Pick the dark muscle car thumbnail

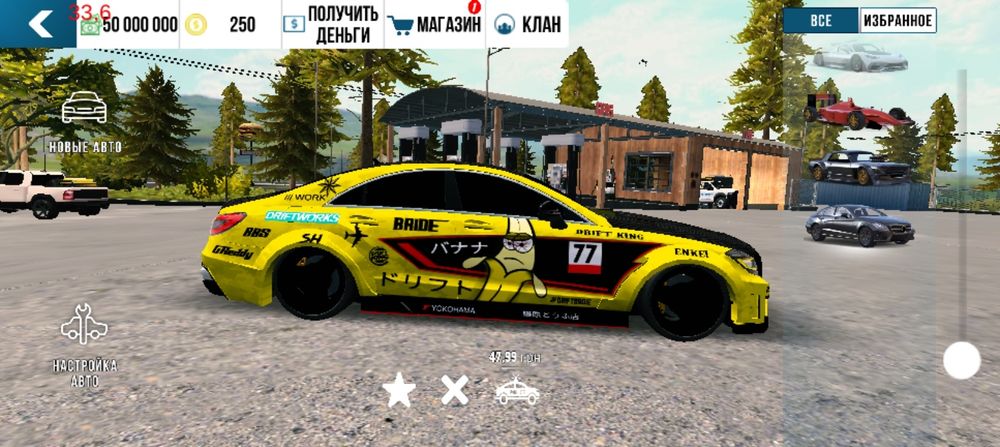[x=859, y=165]
